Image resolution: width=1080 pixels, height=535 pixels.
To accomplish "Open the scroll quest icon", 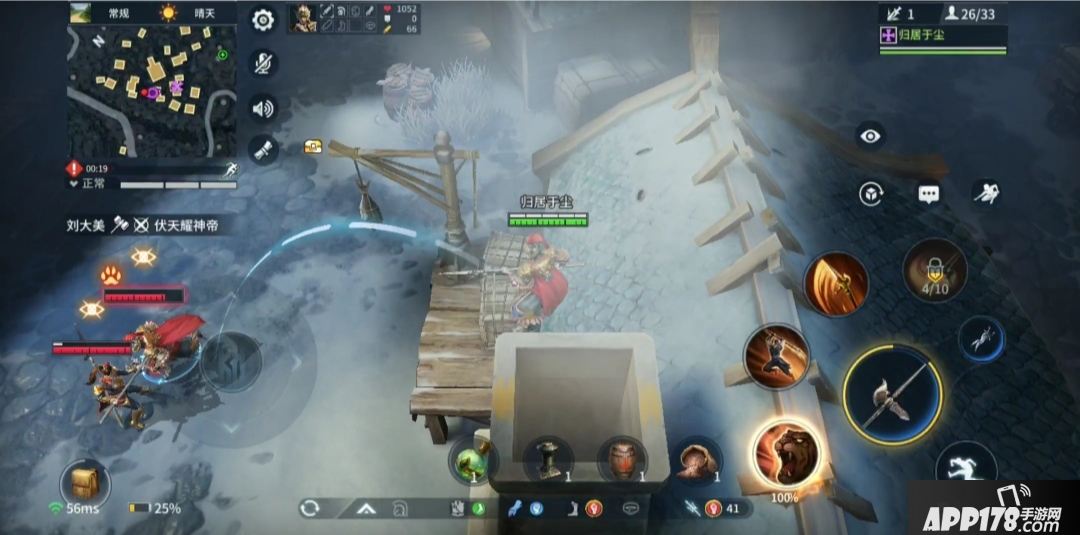I will (x=263, y=150).
